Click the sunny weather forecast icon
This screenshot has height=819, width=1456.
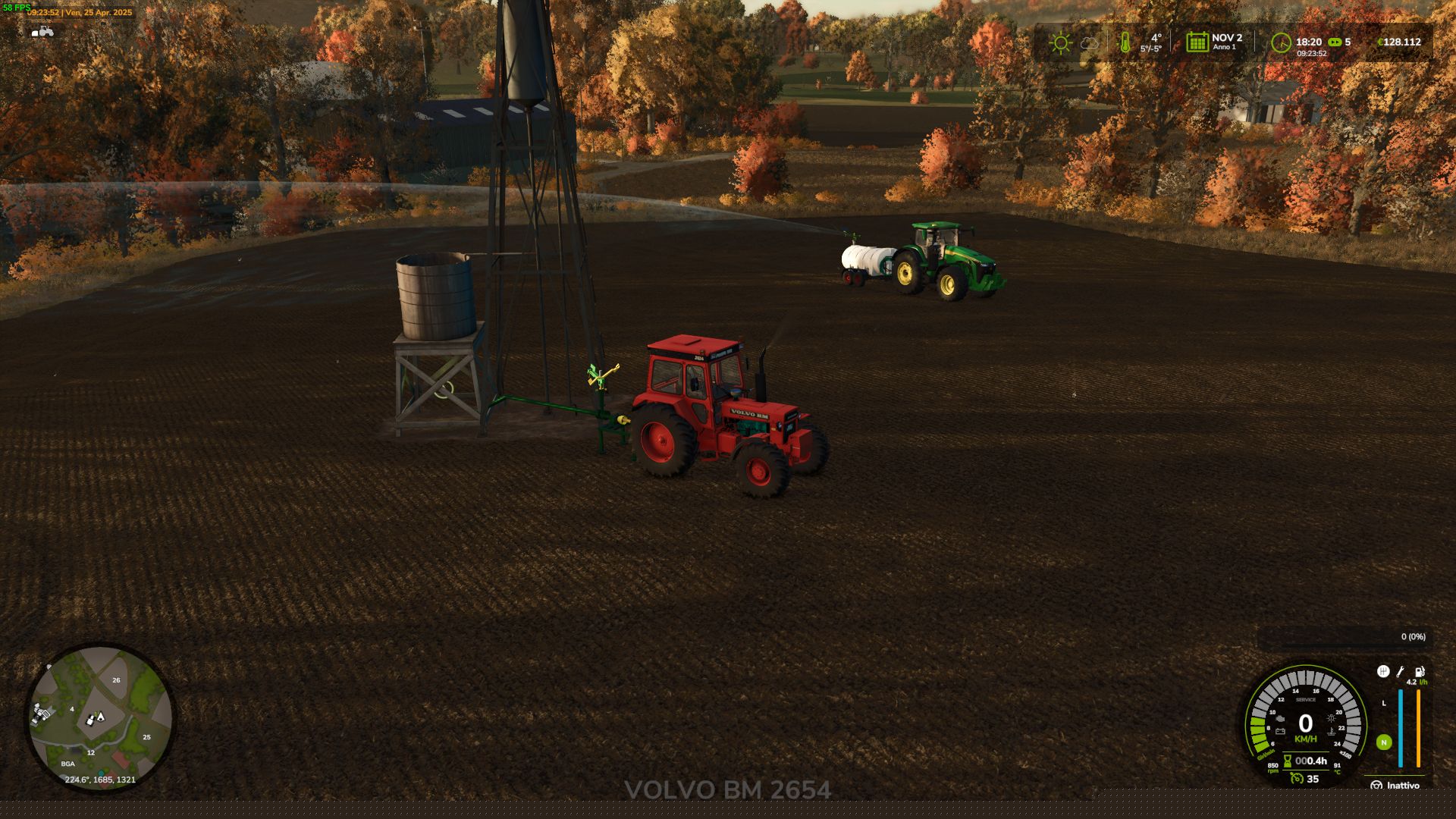pos(1060,42)
